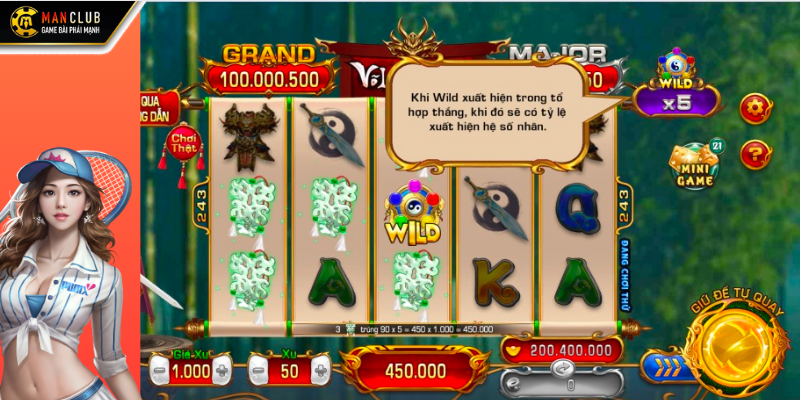The height and width of the screenshot is (400, 800).
Task: Decrease the Giá Xu bet value
Action: click(x=157, y=370)
